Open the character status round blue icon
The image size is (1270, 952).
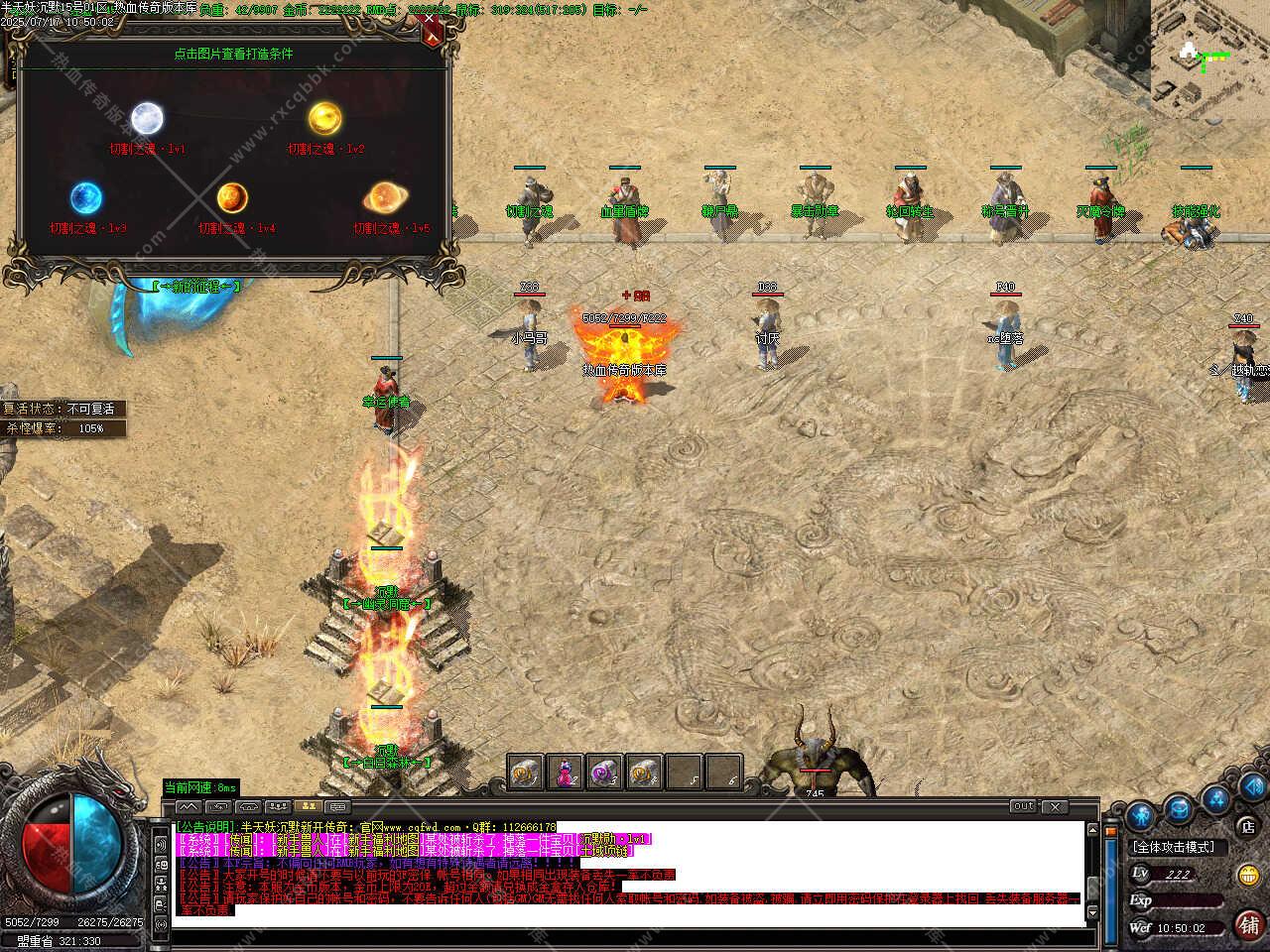pyautogui.click(x=1141, y=817)
